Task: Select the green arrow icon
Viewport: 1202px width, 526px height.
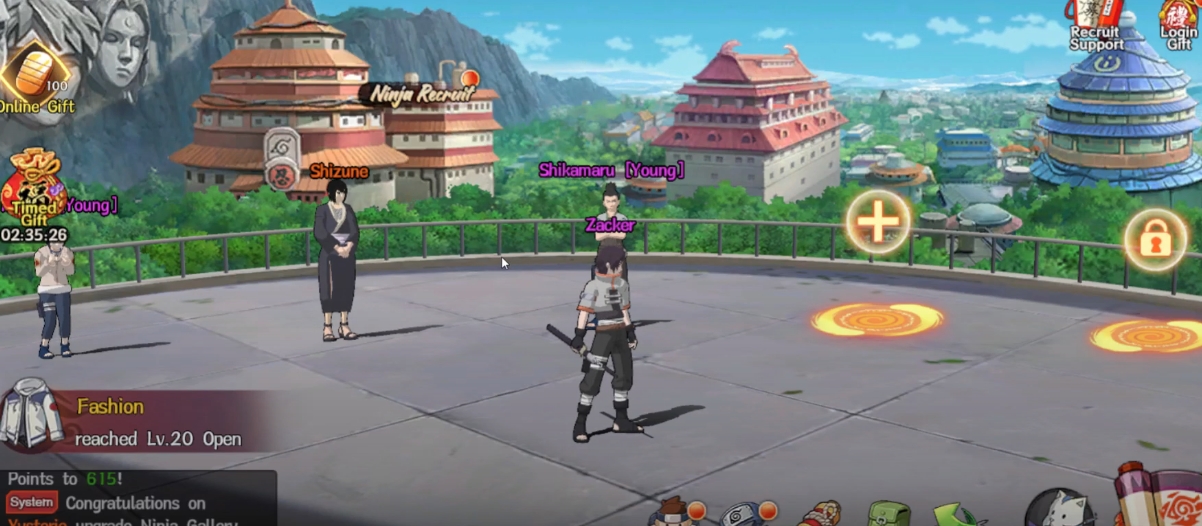Action: pyautogui.click(x=953, y=515)
